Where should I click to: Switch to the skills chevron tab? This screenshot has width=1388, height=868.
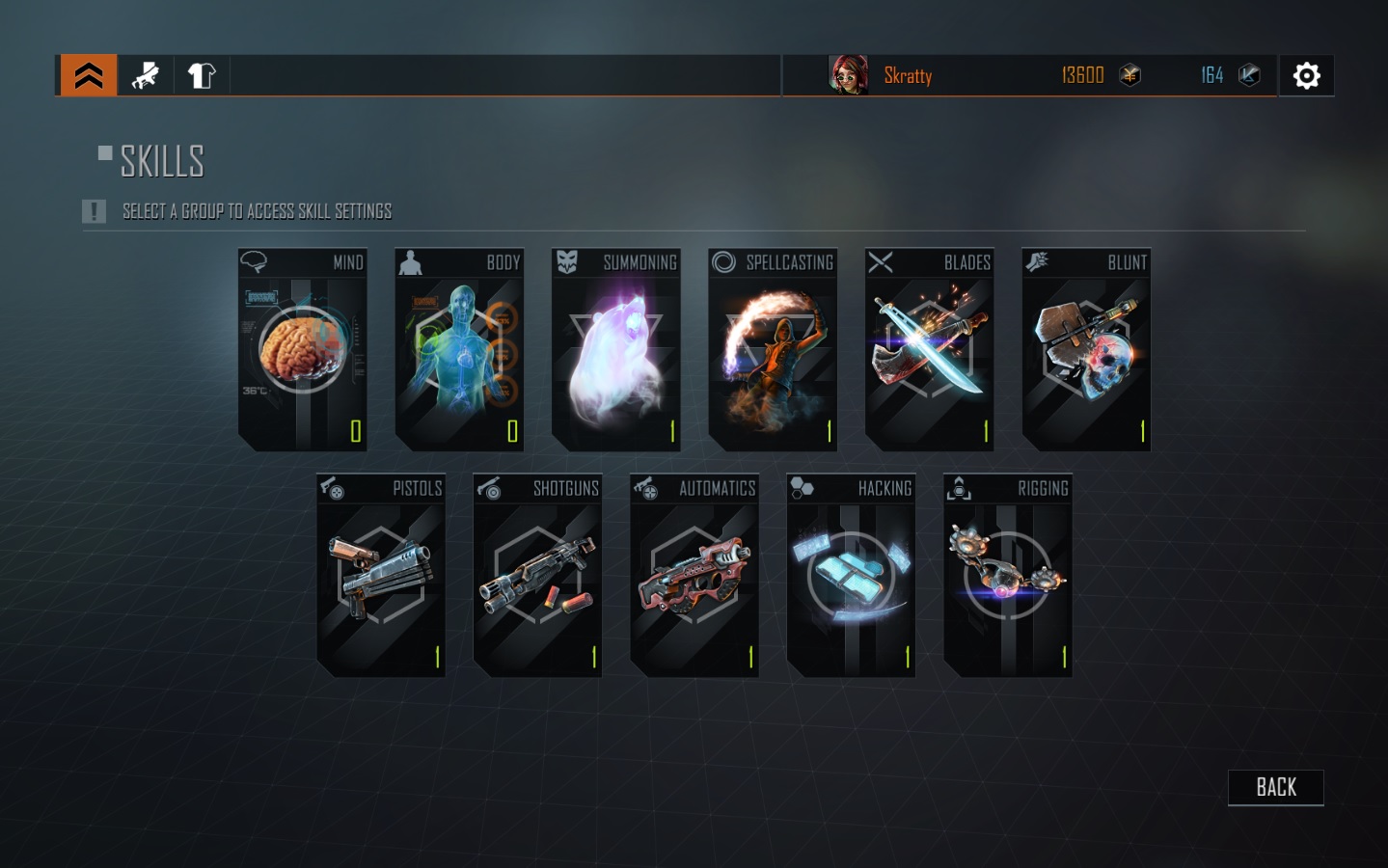pos(89,75)
